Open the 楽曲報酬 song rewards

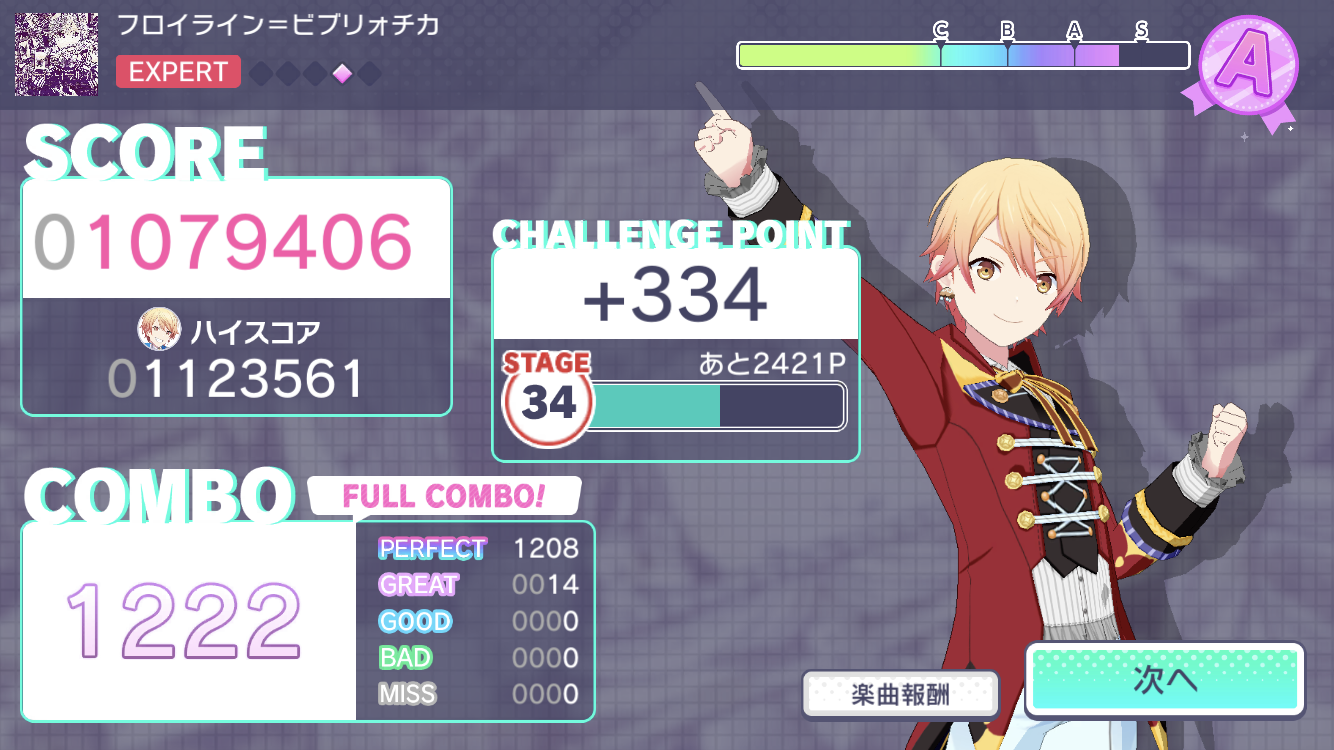(901, 694)
